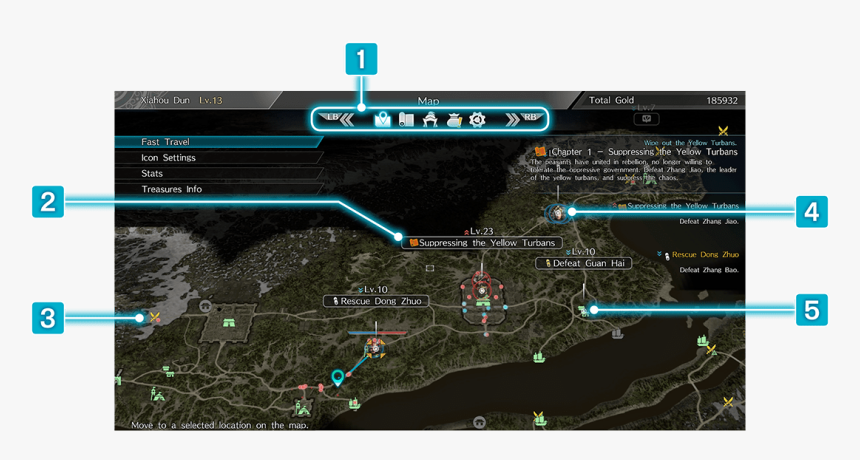Click the teal waypoint pin on the map
860x460 pixels.
pos(338,377)
